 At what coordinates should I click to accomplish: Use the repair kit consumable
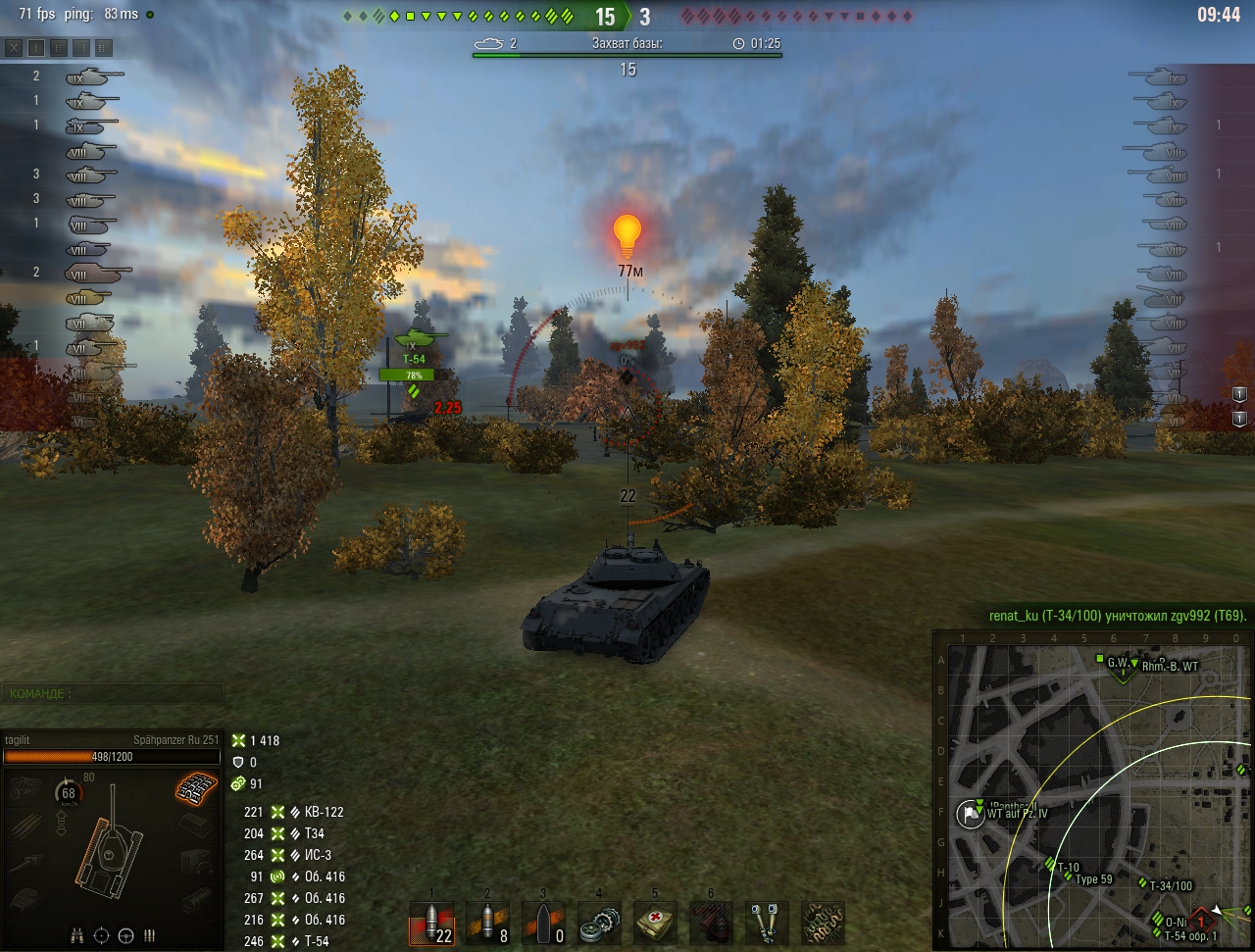click(599, 924)
